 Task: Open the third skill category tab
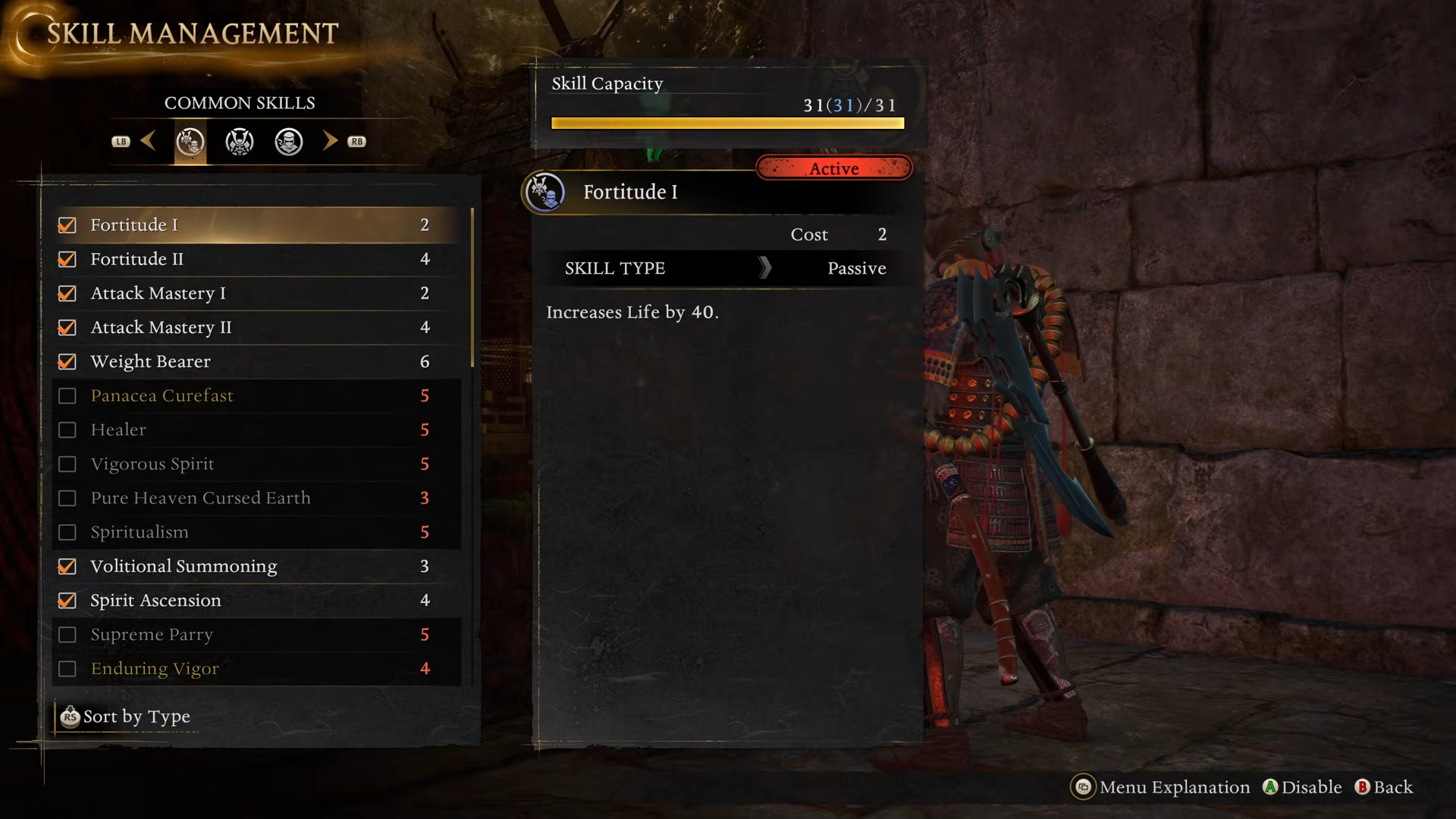(289, 142)
